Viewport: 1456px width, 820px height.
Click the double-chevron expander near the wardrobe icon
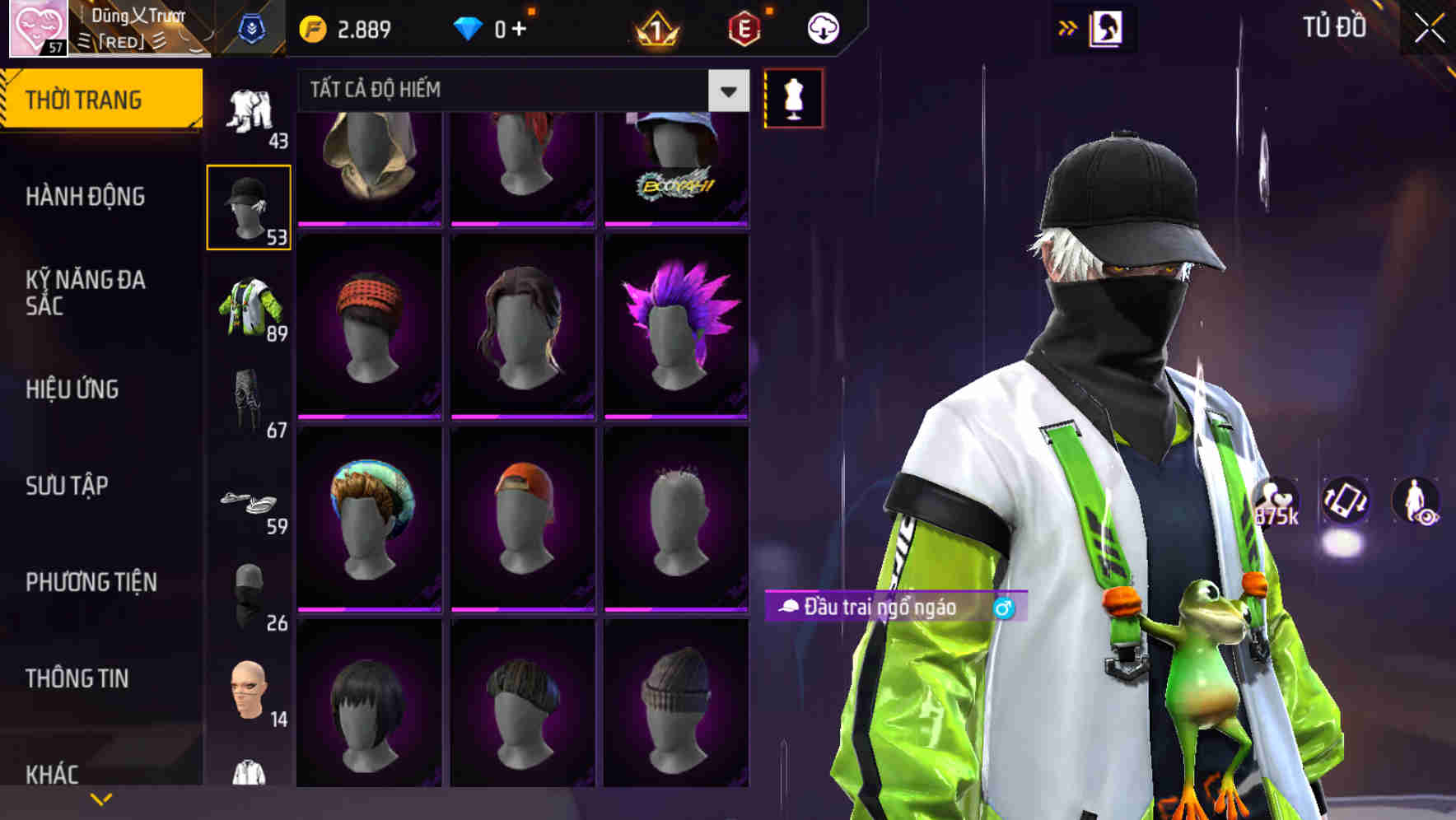pos(1067,26)
